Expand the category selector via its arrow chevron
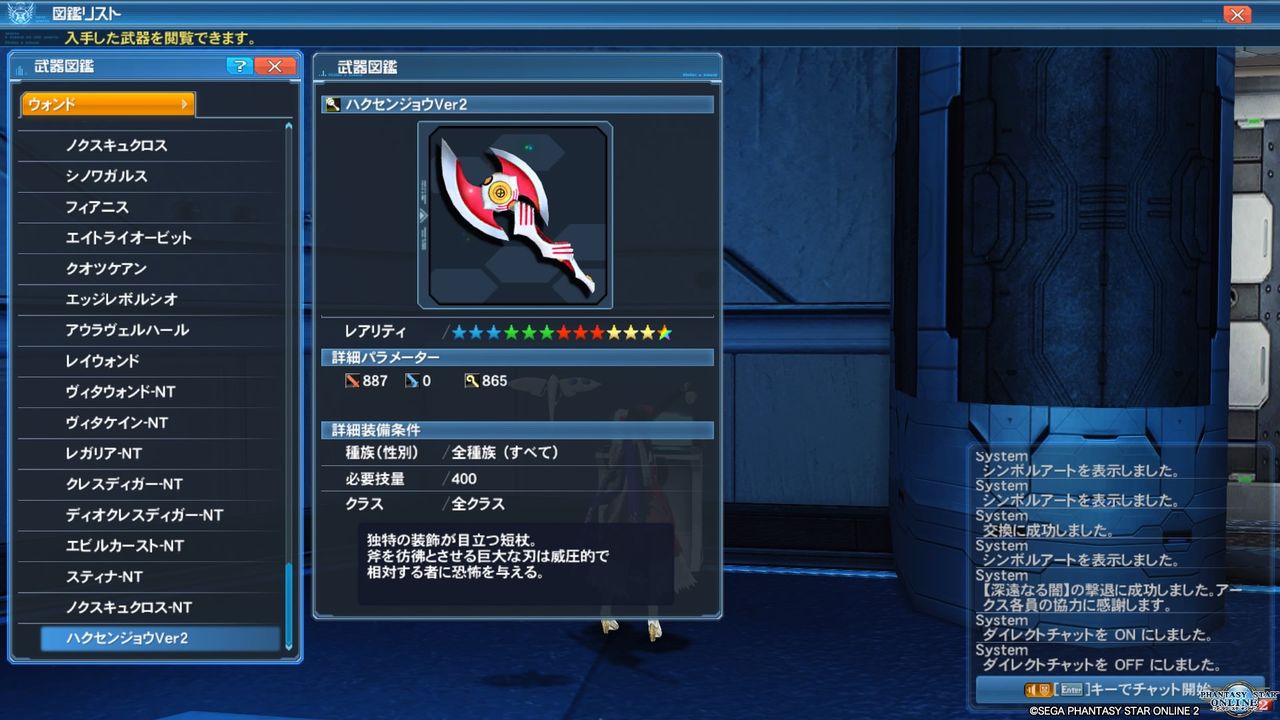The image size is (1280, 720). pyautogui.click(x=185, y=103)
